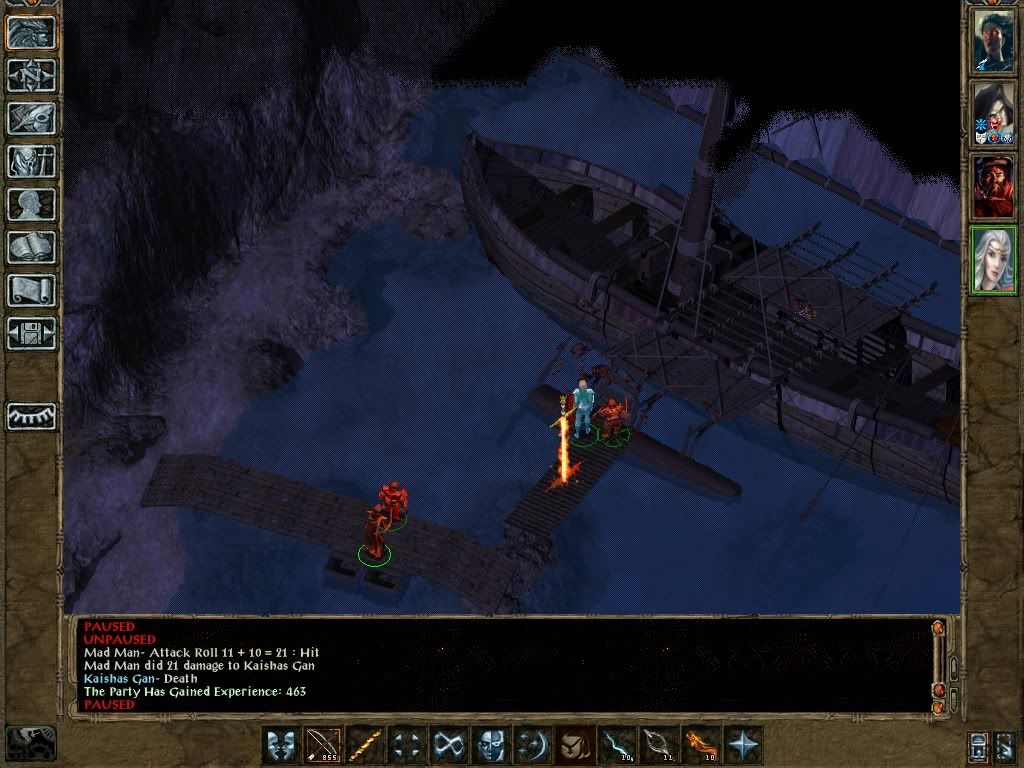Image resolution: width=1024 pixels, height=768 pixels.
Task: Open the character record bust icon
Action: point(32,204)
